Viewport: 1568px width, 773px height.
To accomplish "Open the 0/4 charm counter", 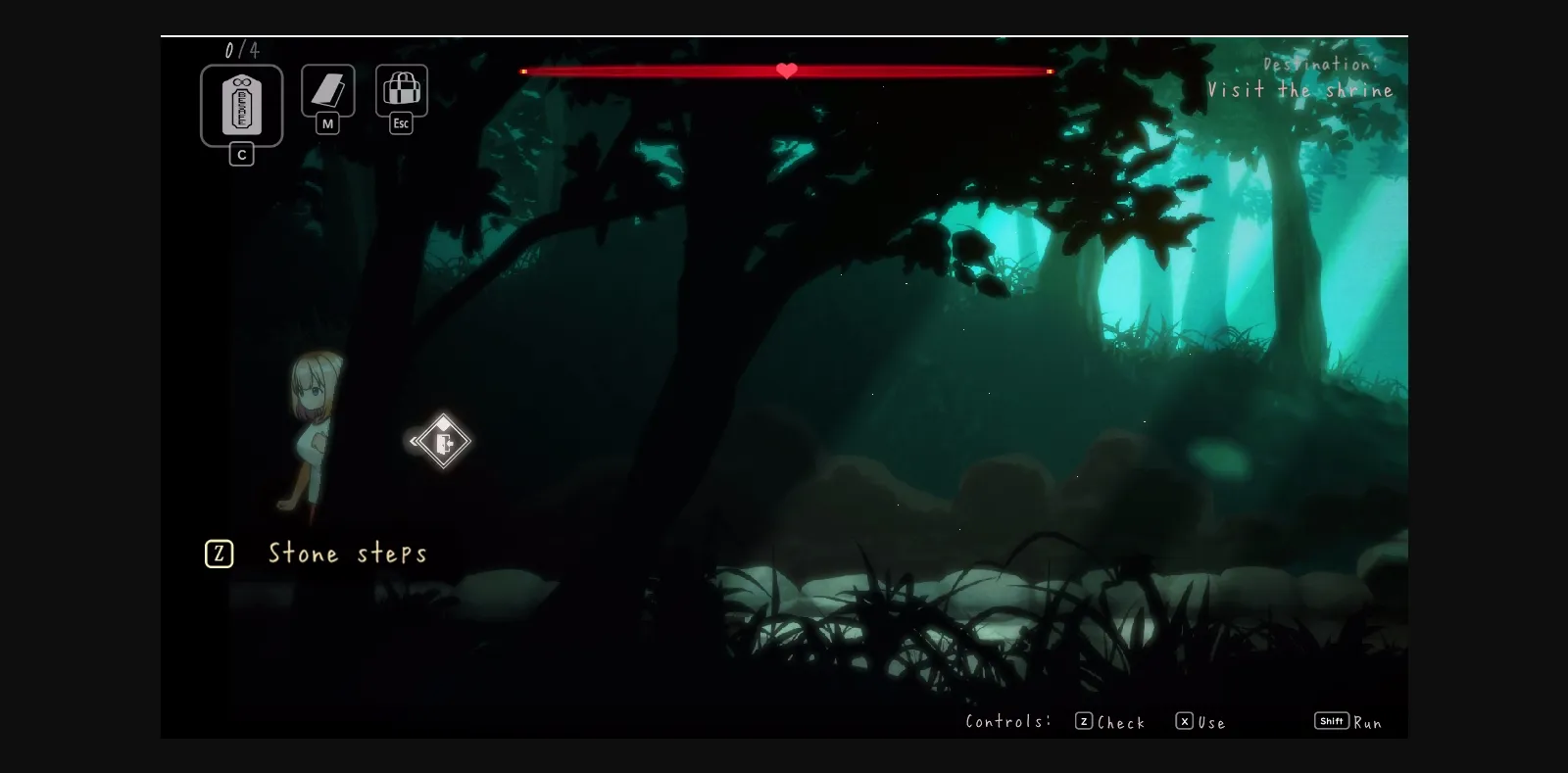I will (241, 47).
